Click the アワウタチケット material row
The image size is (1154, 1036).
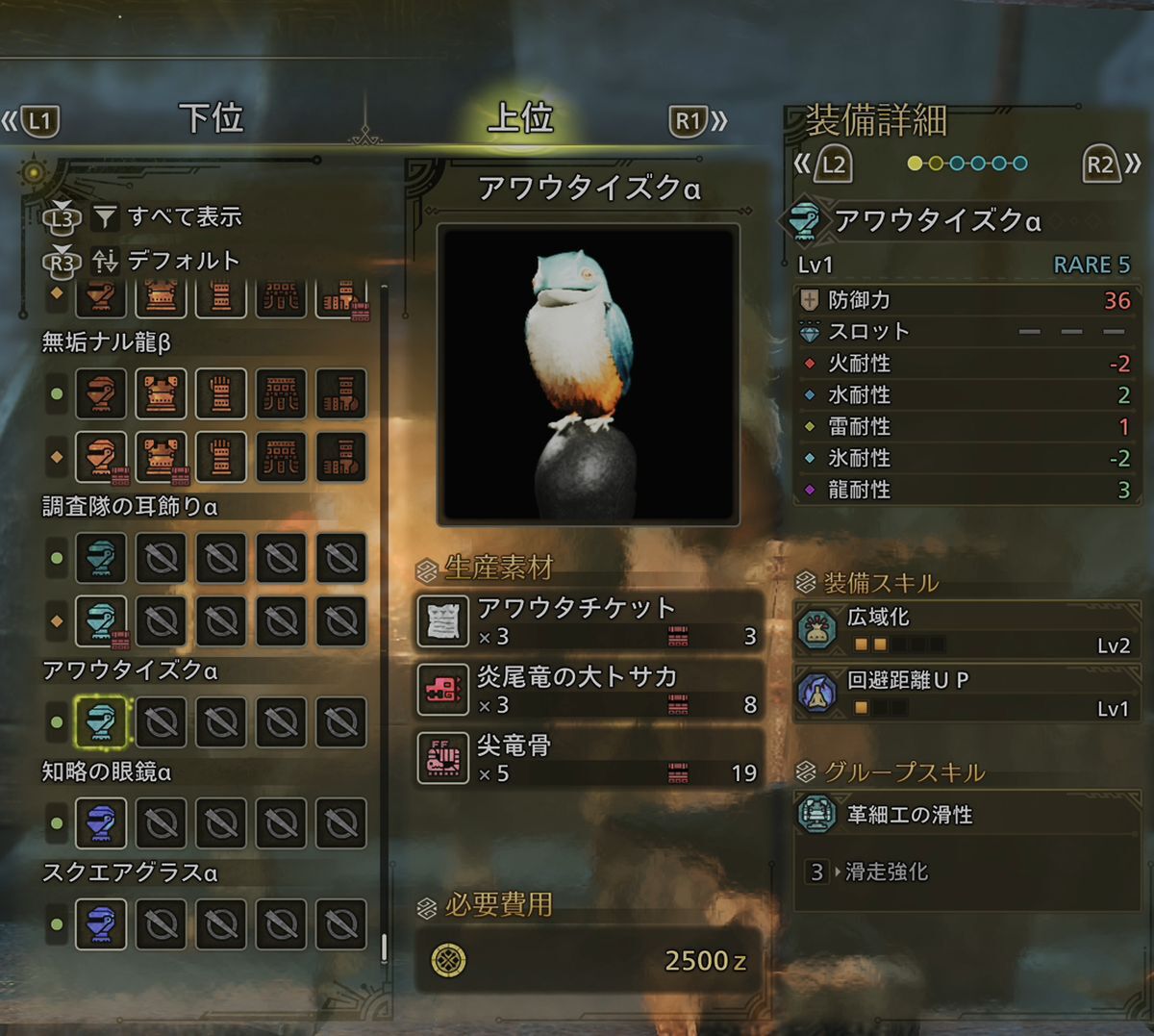coord(589,620)
